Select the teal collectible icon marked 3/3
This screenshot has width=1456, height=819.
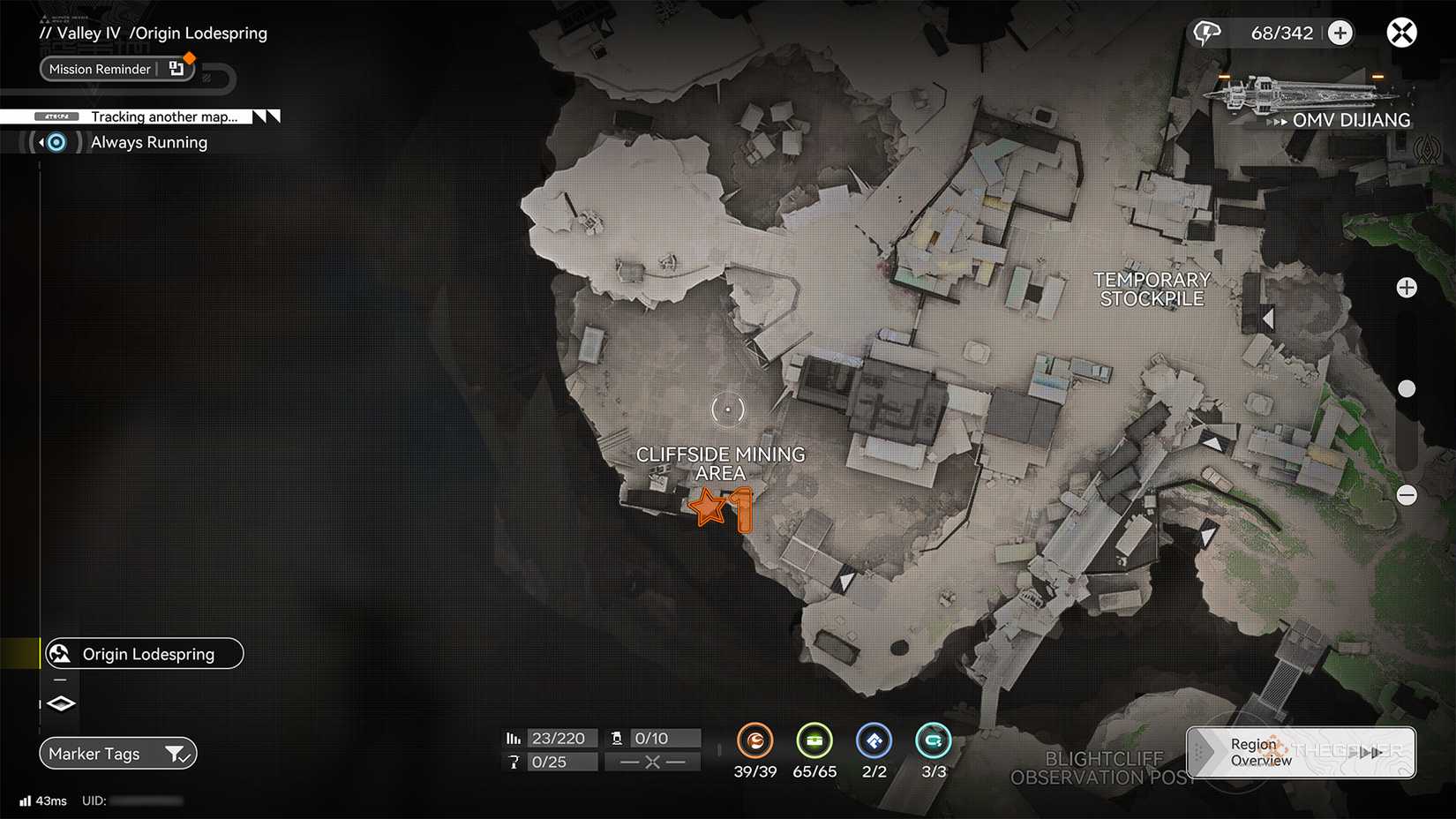933,741
